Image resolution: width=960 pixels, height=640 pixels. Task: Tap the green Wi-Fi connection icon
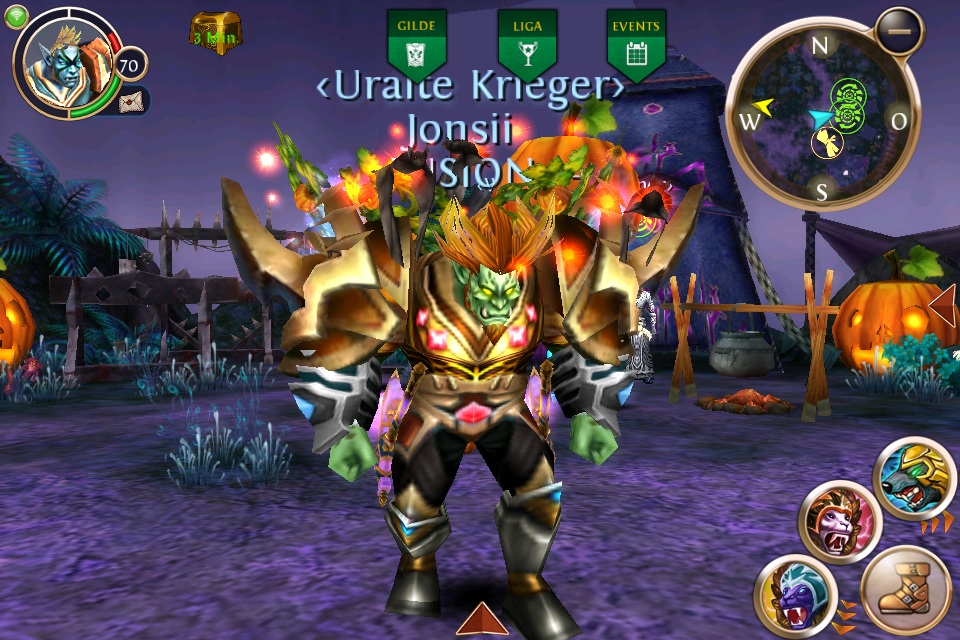click(x=16, y=16)
